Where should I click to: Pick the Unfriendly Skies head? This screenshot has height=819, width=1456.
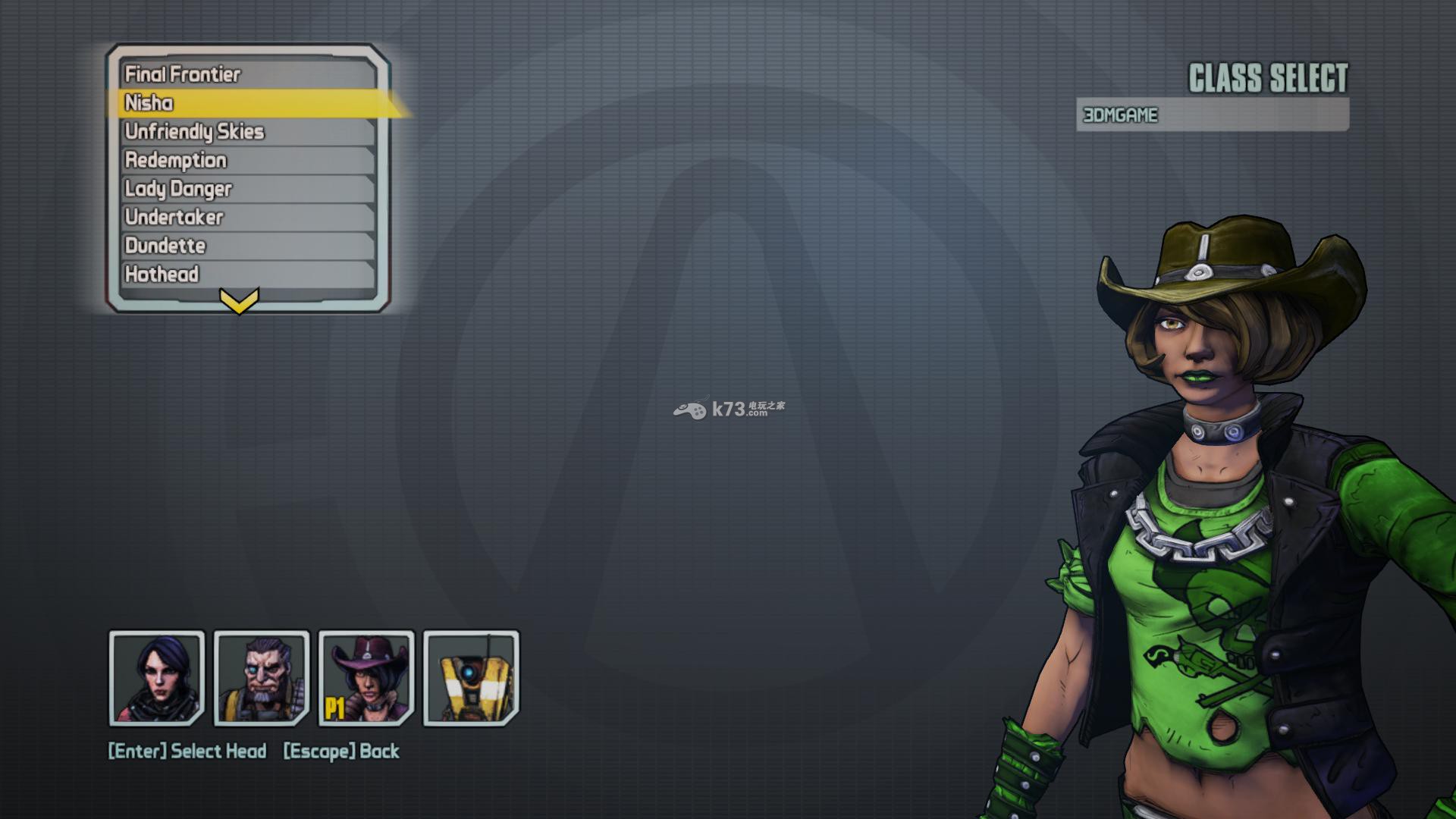[x=246, y=132]
